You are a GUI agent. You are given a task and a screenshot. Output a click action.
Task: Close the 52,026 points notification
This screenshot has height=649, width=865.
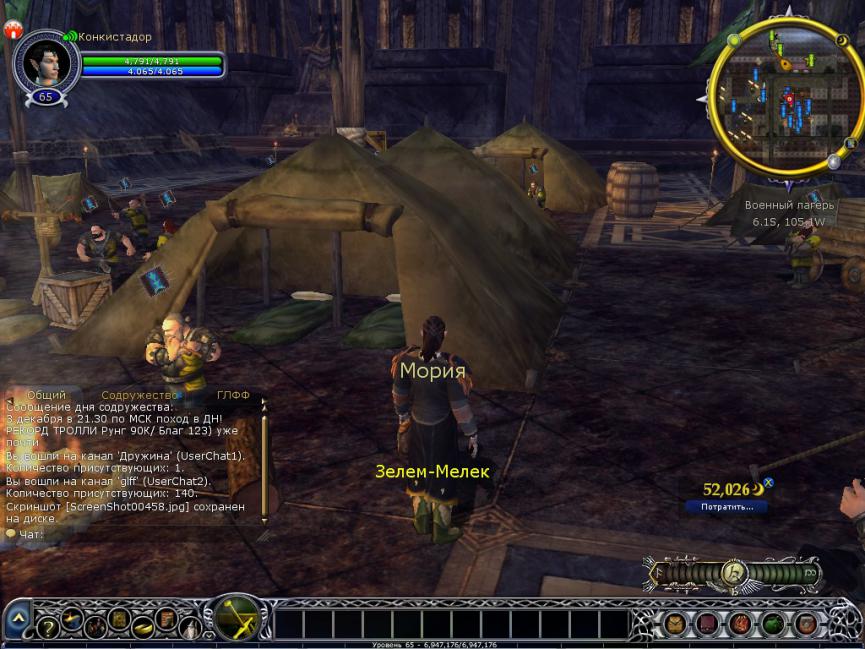click(768, 484)
